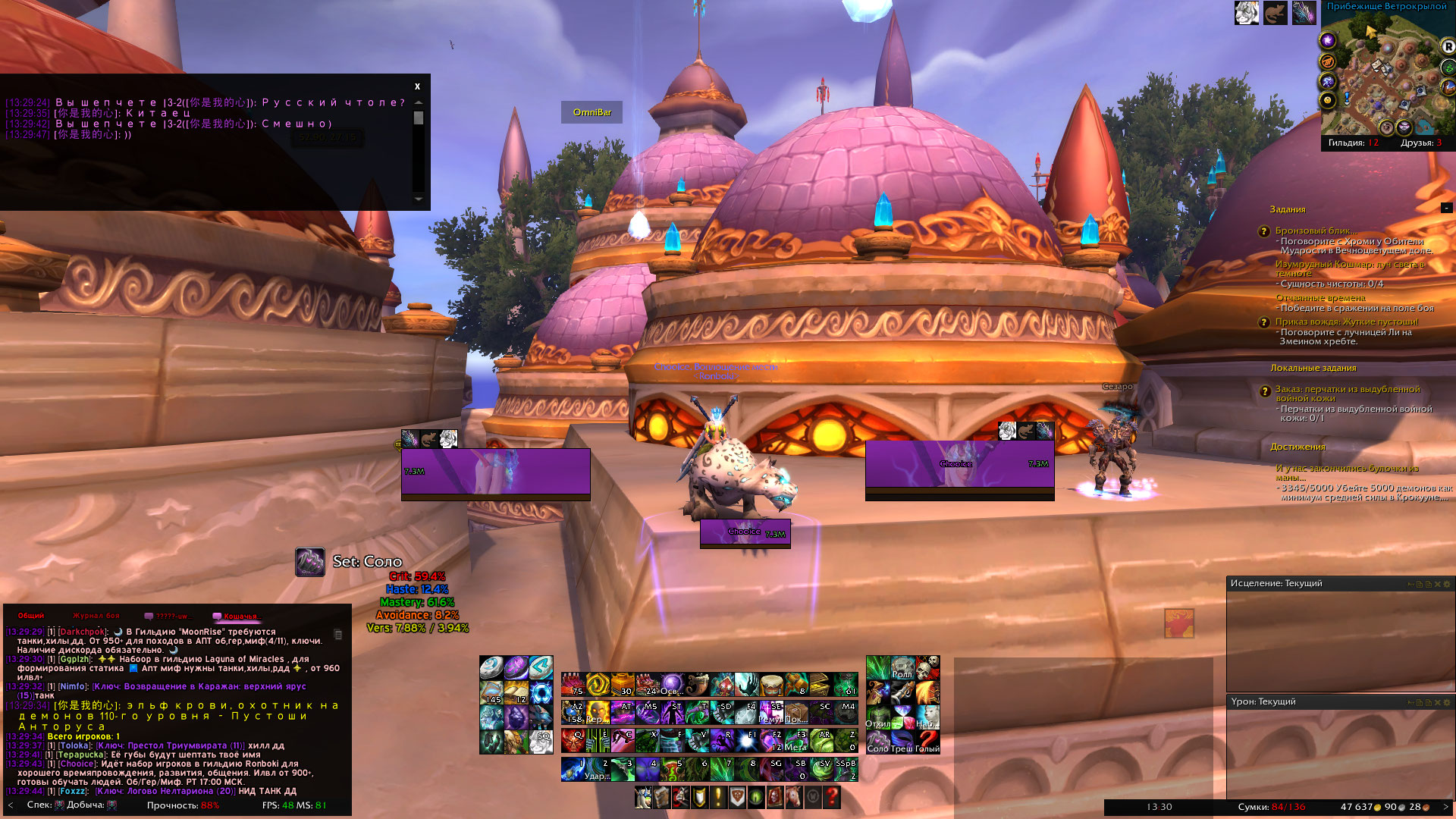Close the whisper chat window
The width and height of the screenshot is (1456, 819).
coord(417,86)
